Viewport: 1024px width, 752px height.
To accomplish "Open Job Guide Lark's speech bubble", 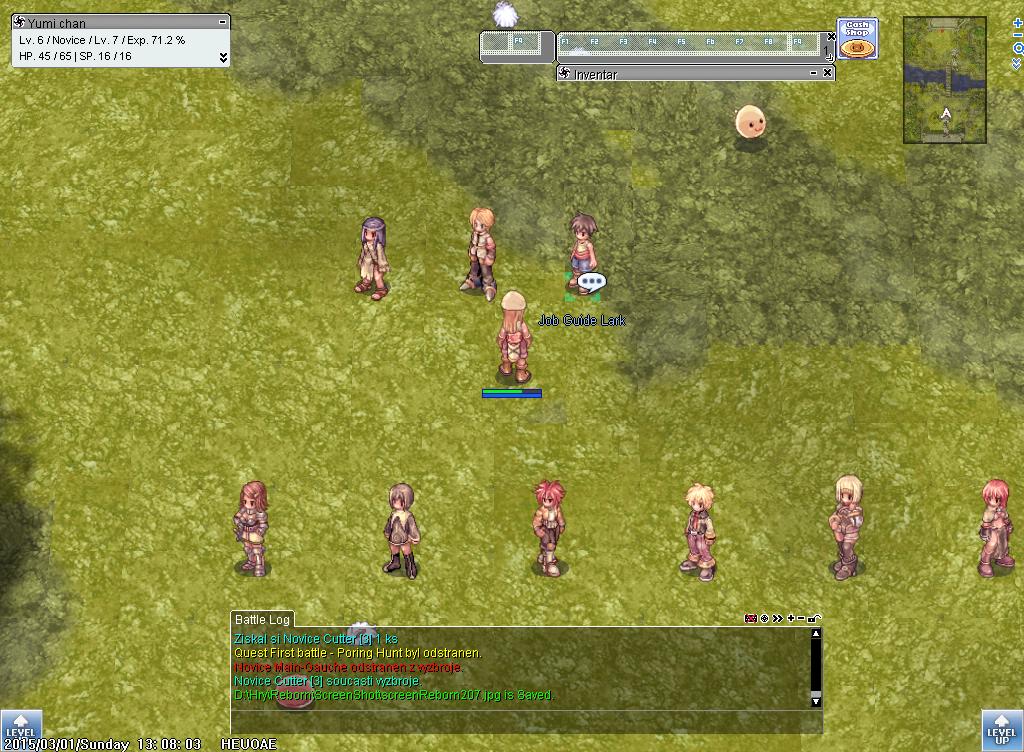I will tap(591, 283).
